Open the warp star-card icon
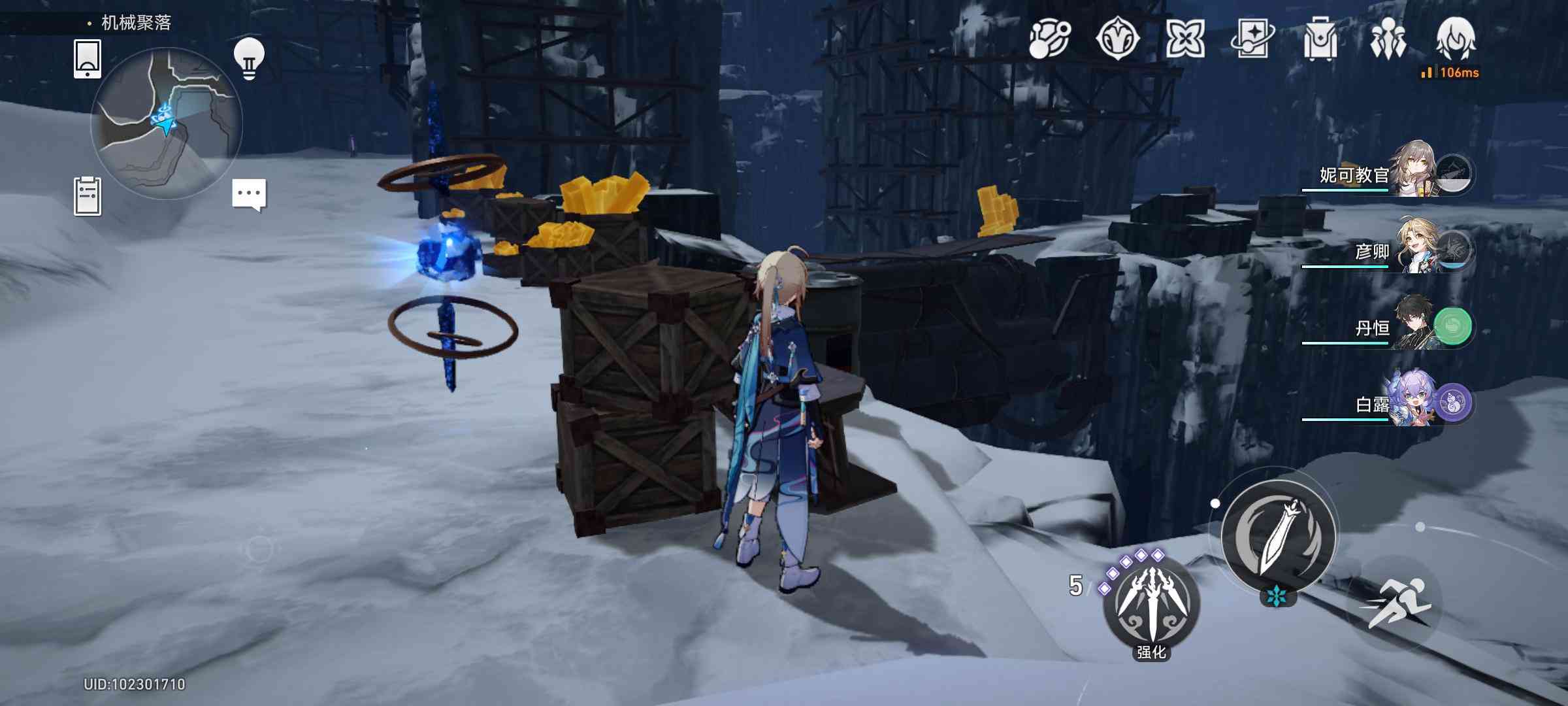 1252,39
